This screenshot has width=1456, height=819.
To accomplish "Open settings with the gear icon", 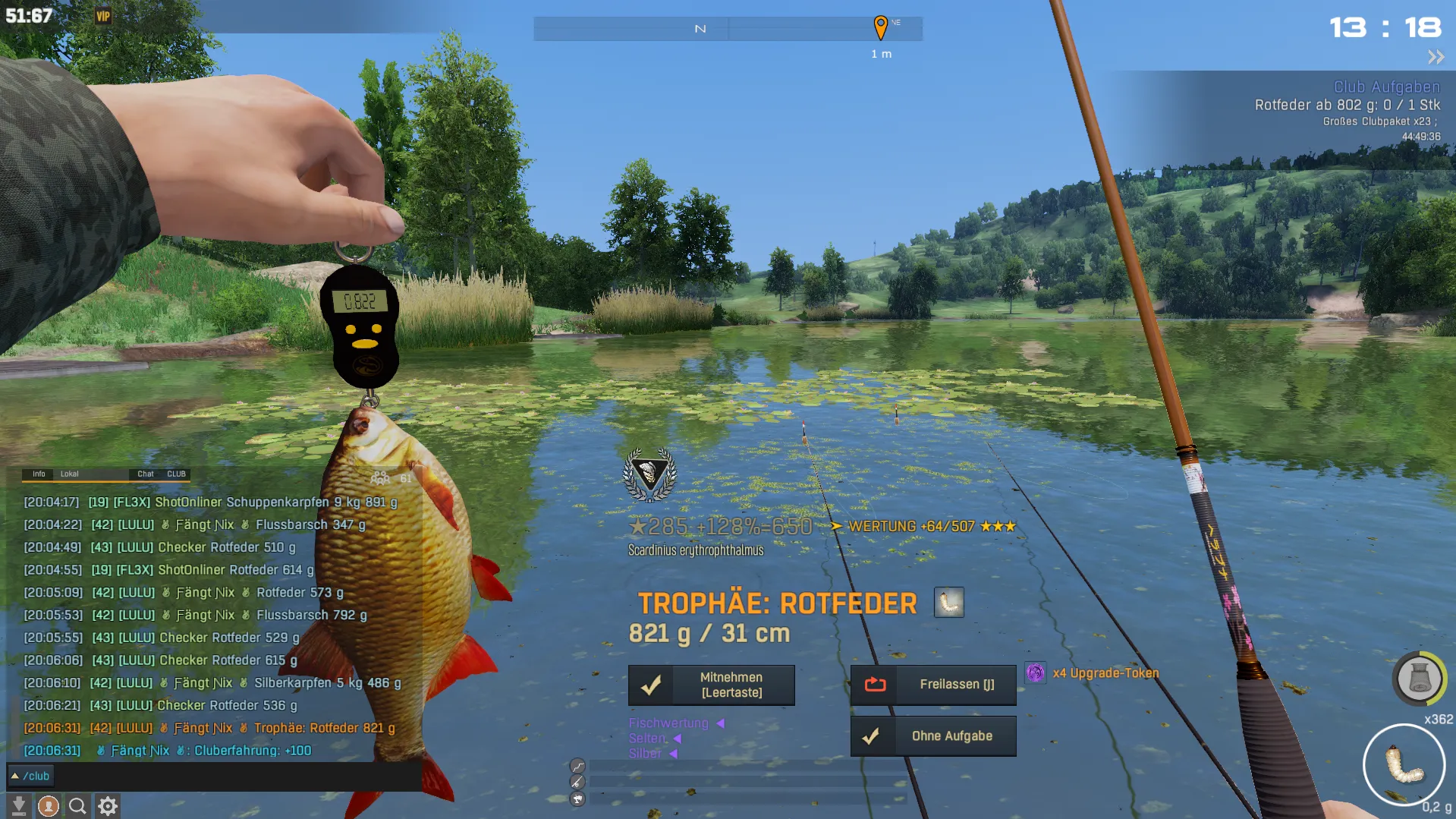I will click(108, 805).
